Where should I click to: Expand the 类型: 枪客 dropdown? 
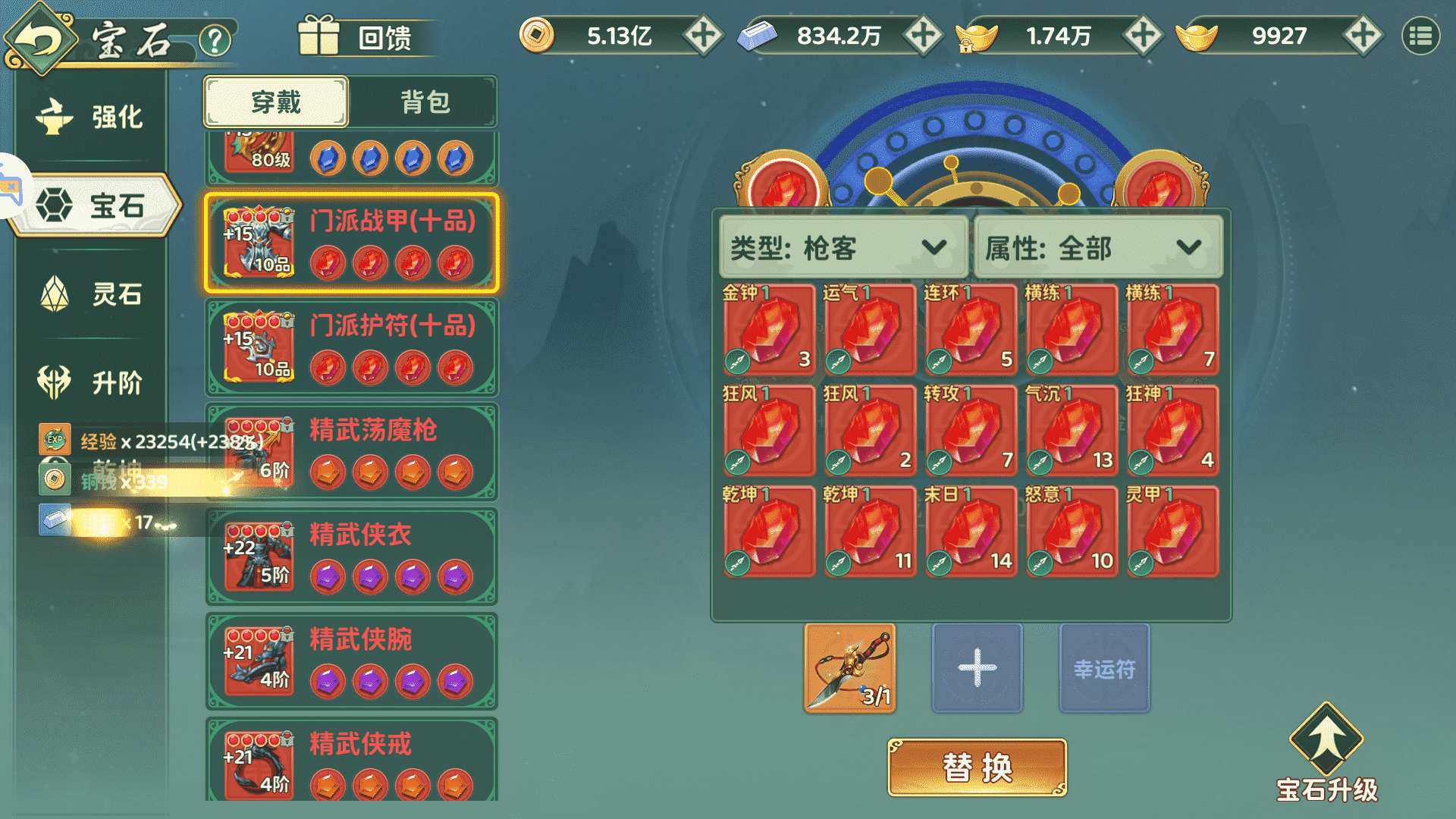point(843,248)
